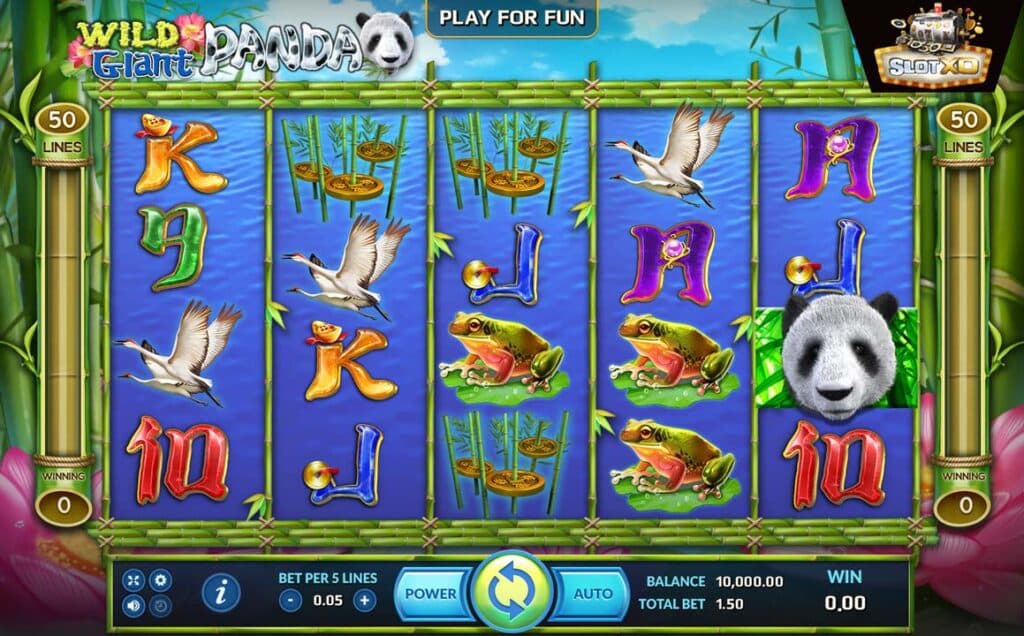Toggle fullscreen mode with the arrows icon
This screenshot has height=636, width=1024.
point(134,580)
